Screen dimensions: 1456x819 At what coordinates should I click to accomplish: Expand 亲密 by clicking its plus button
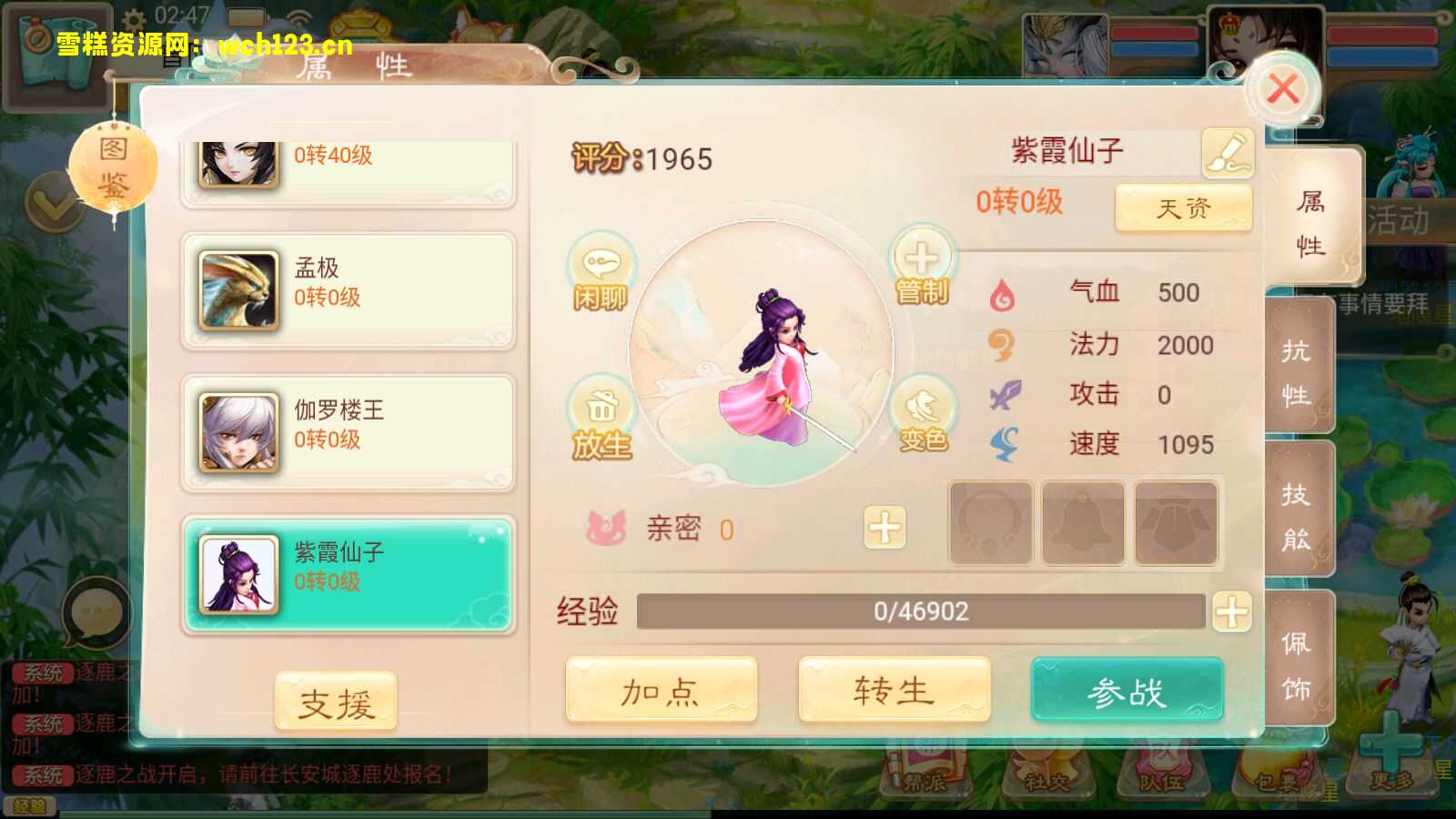(885, 528)
